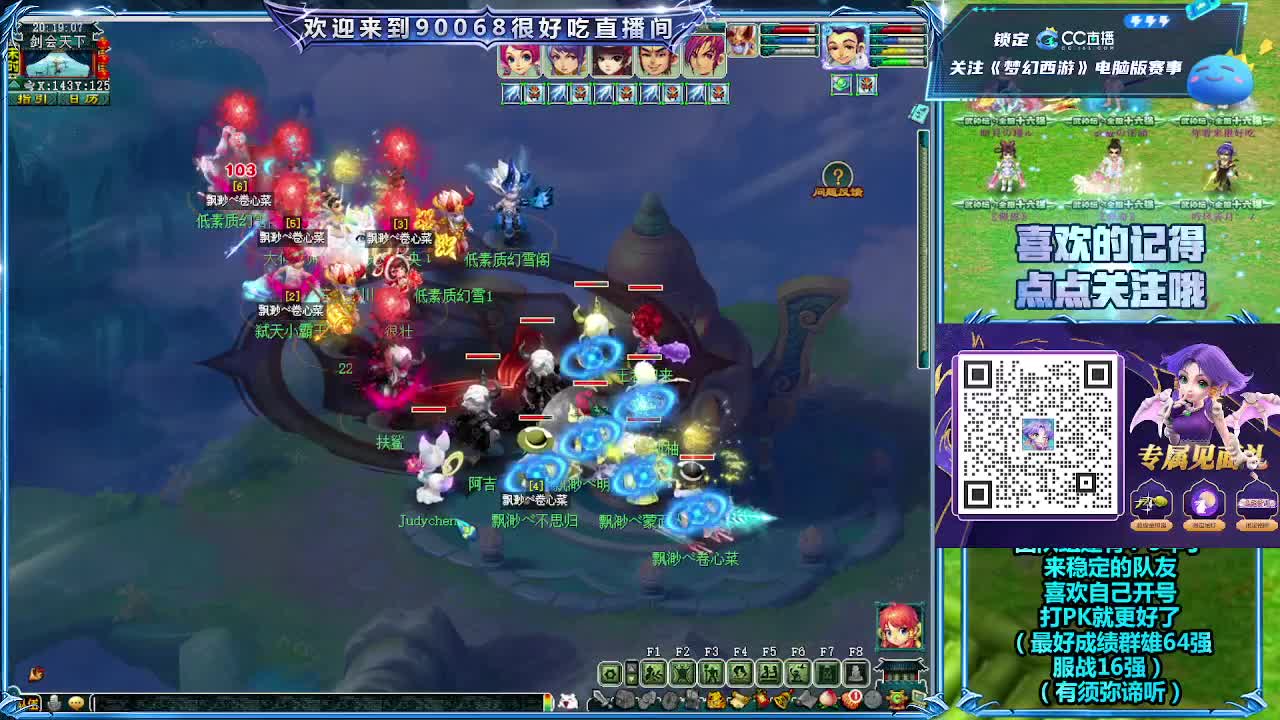The width and height of the screenshot is (1280, 720).
Task: Select the scroll item icon in the hotbar
Action: tap(739, 699)
